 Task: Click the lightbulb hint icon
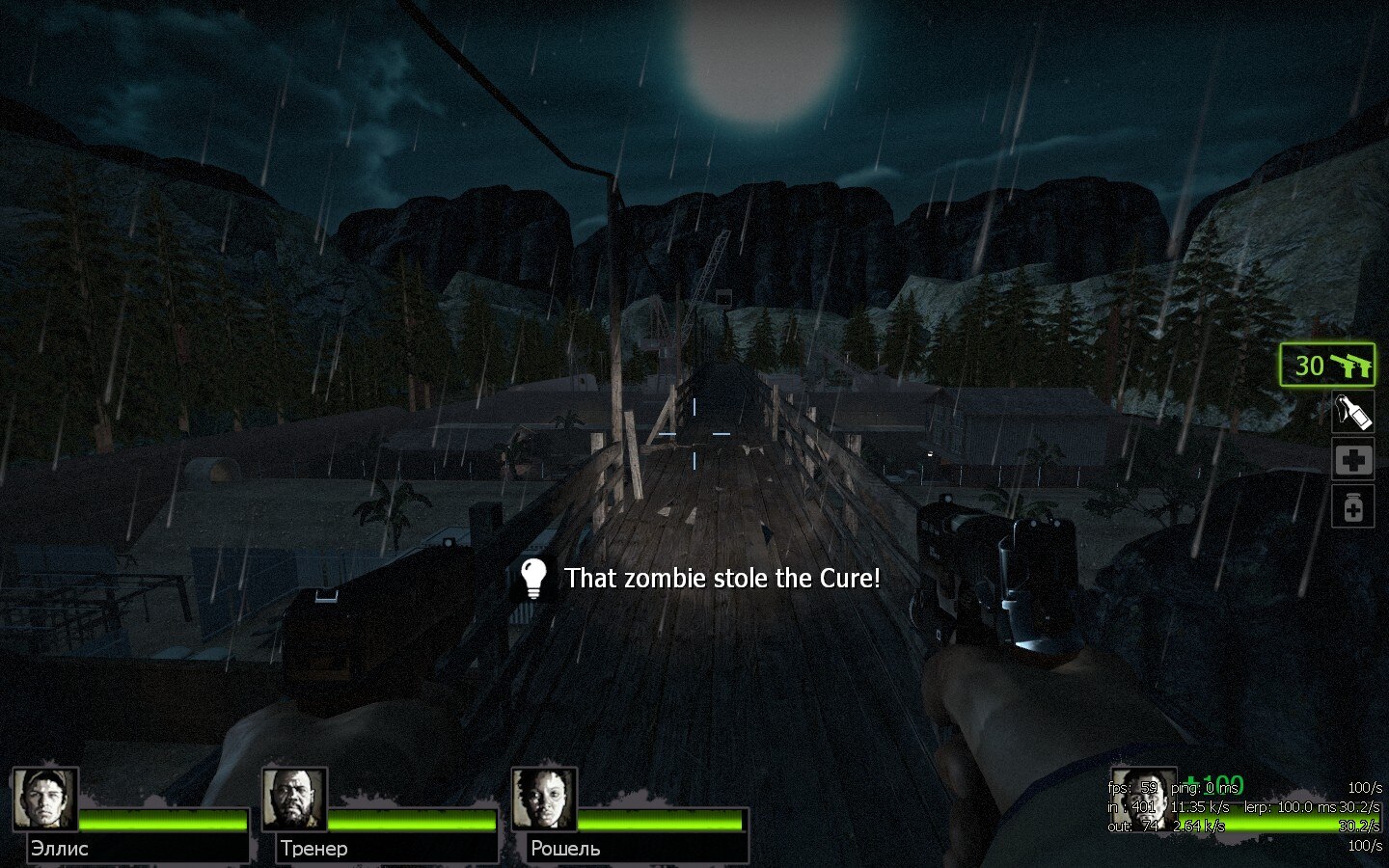pos(532,578)
